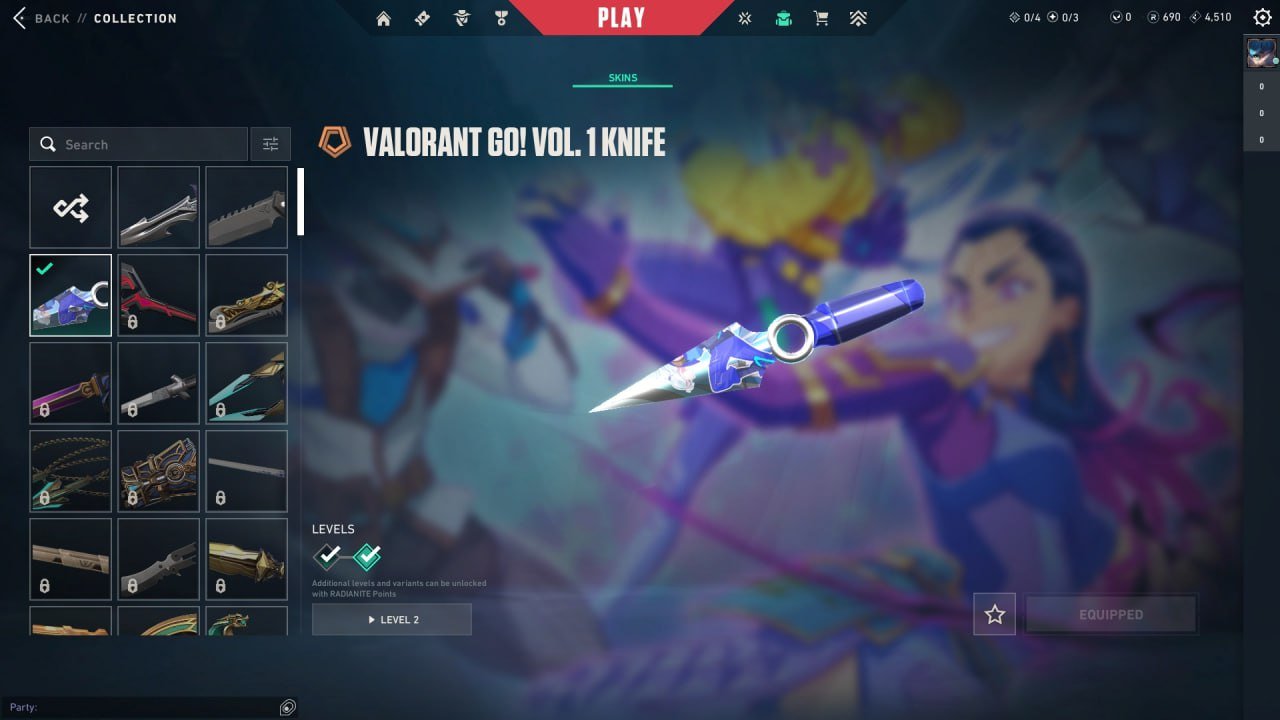Open the search filter options
1280x720 pixels.
270,144
